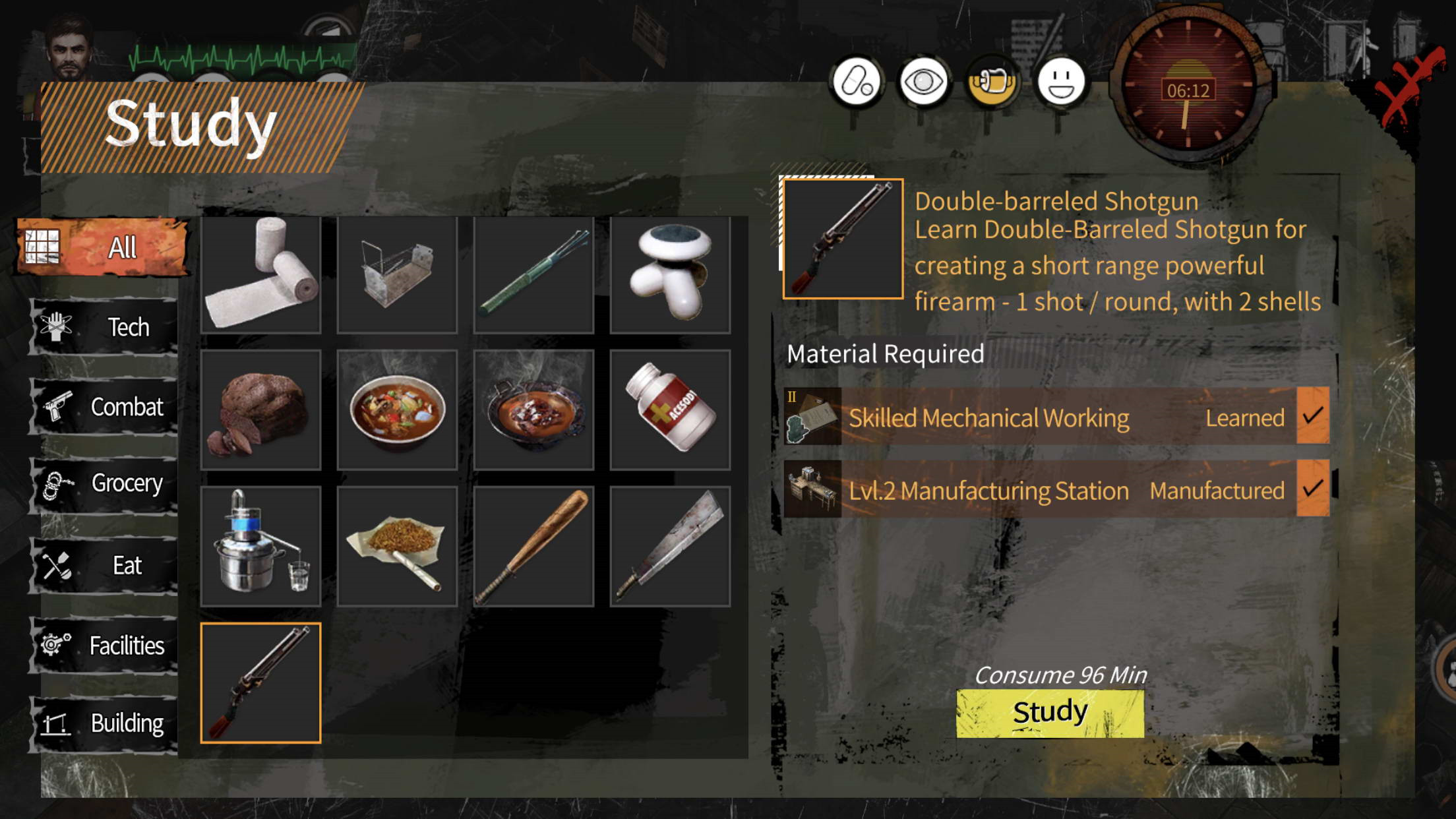
Task: Switch to the Eat category
Action: pyautogui.click(x=104, y=565)
